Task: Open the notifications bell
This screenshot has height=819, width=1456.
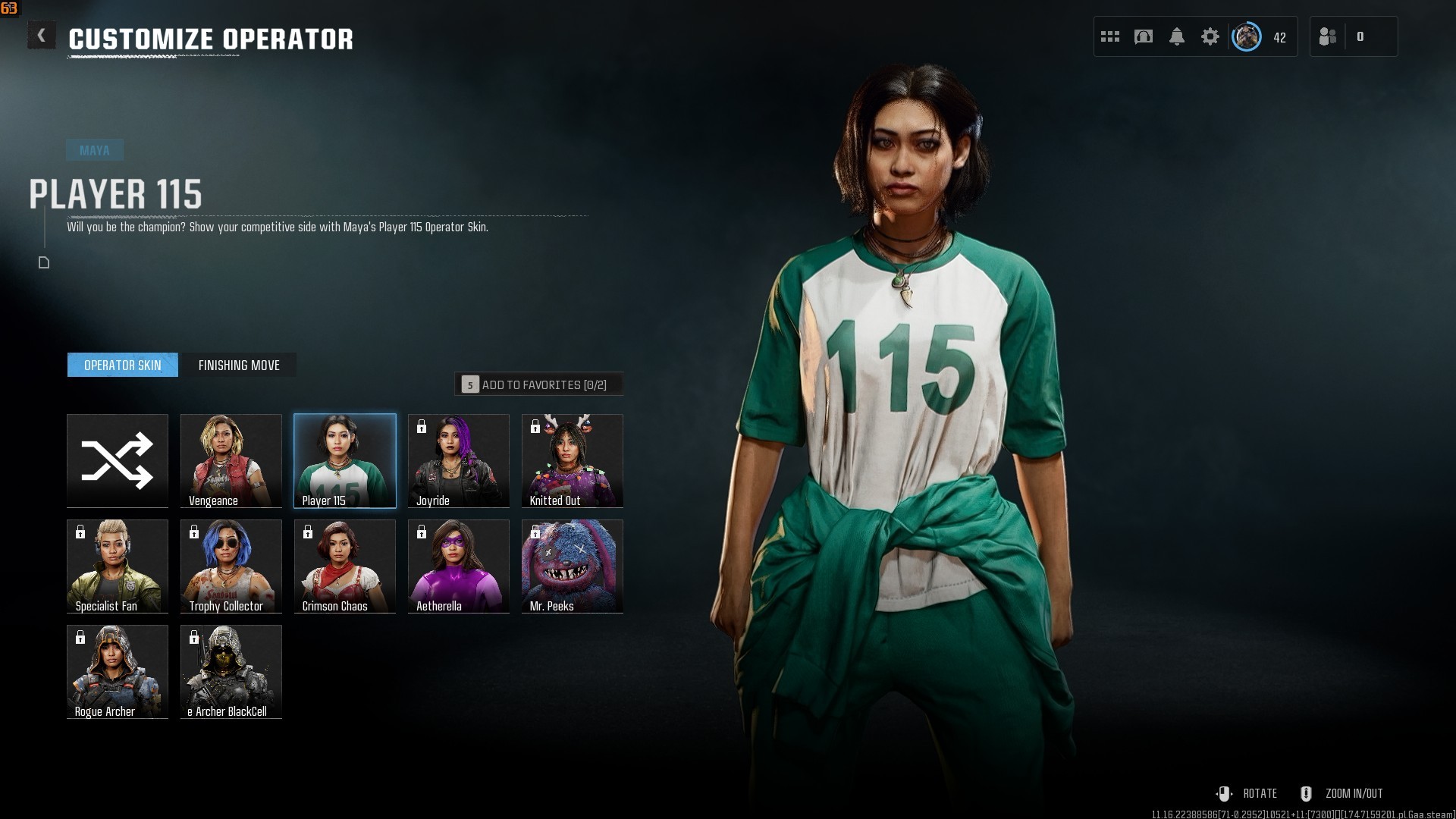Action: (x=1177, y=36)
